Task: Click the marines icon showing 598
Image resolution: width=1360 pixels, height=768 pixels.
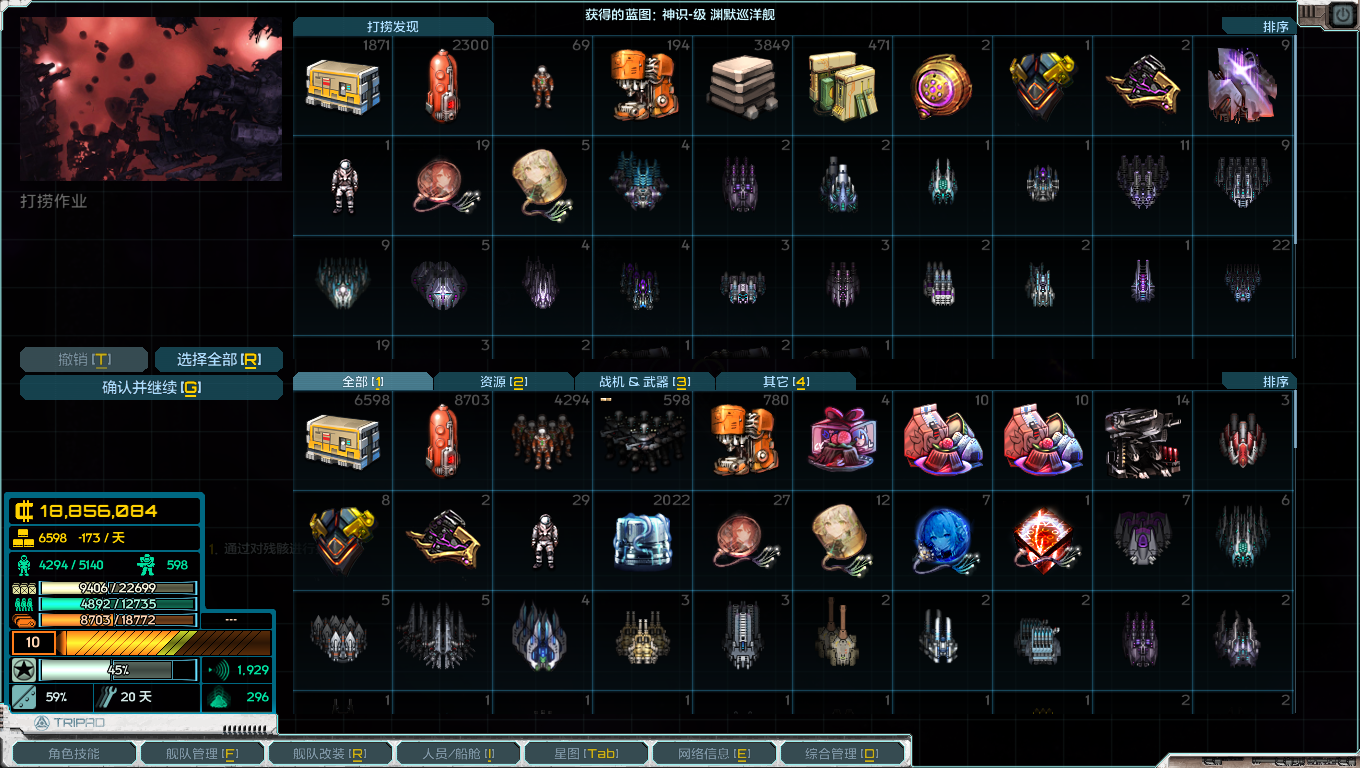Action: click(642, 440)
